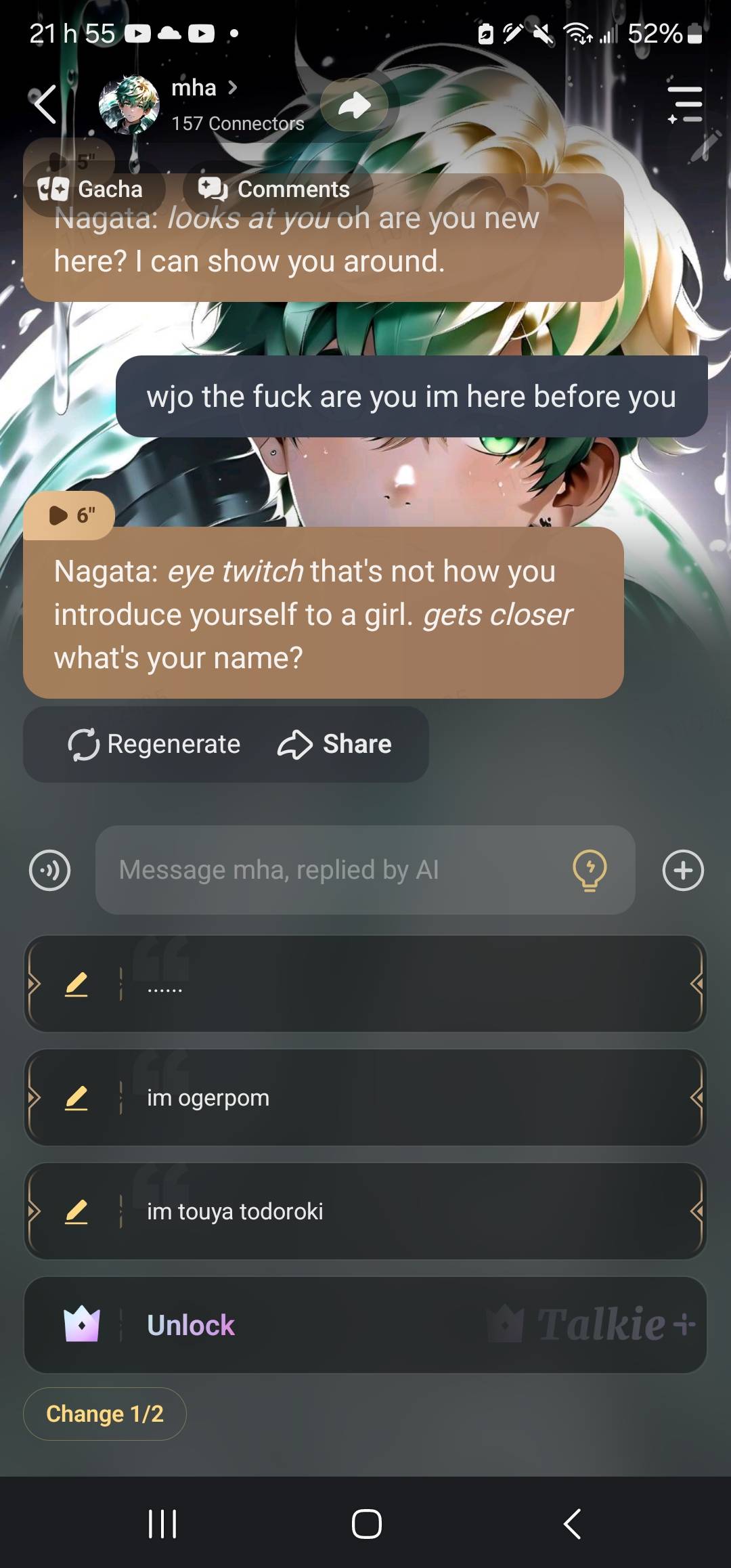Share the latest chat message

(334, 744)
